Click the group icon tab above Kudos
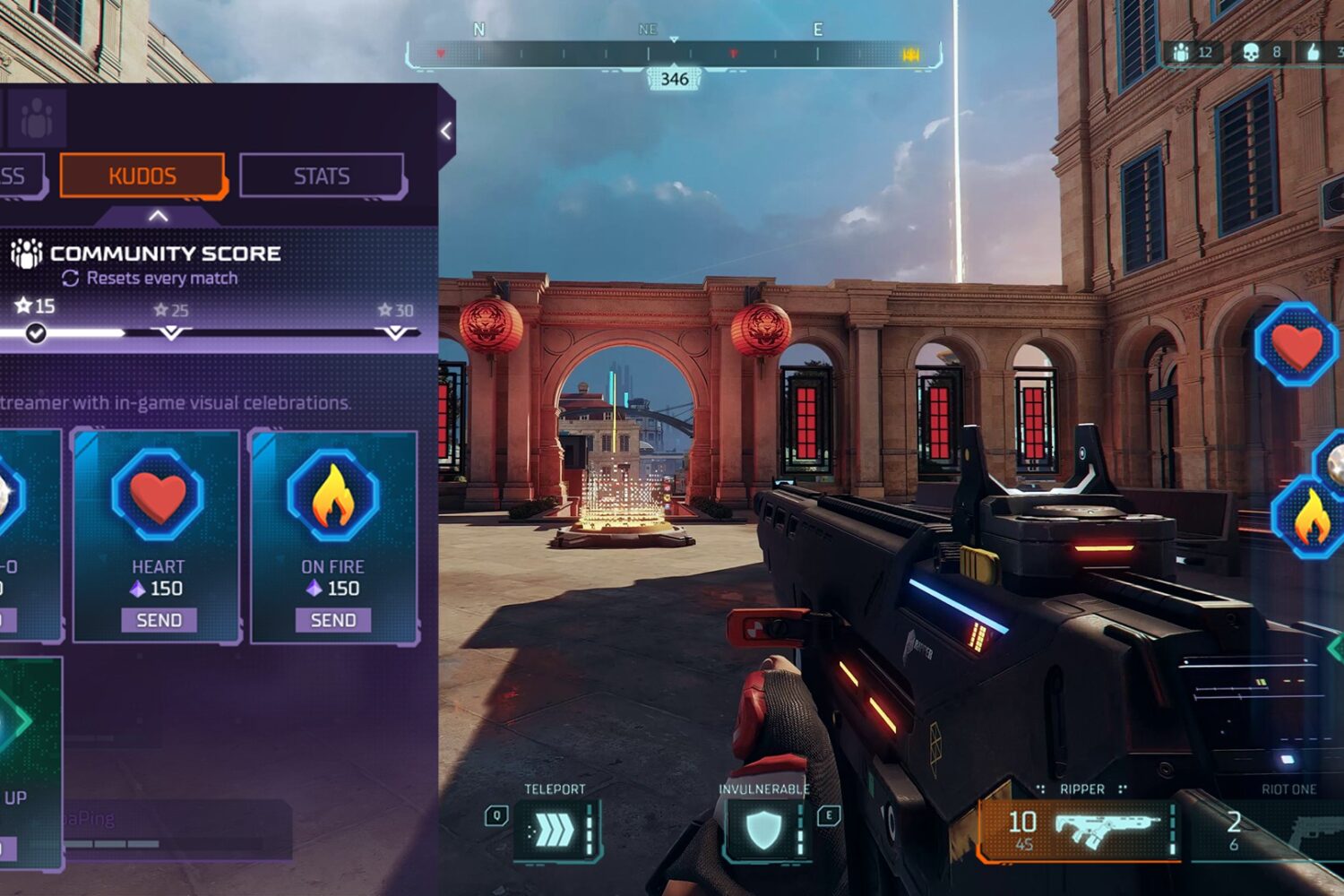Image resolution: width=1344 pixels, height=896 pixels. (37, 117)
